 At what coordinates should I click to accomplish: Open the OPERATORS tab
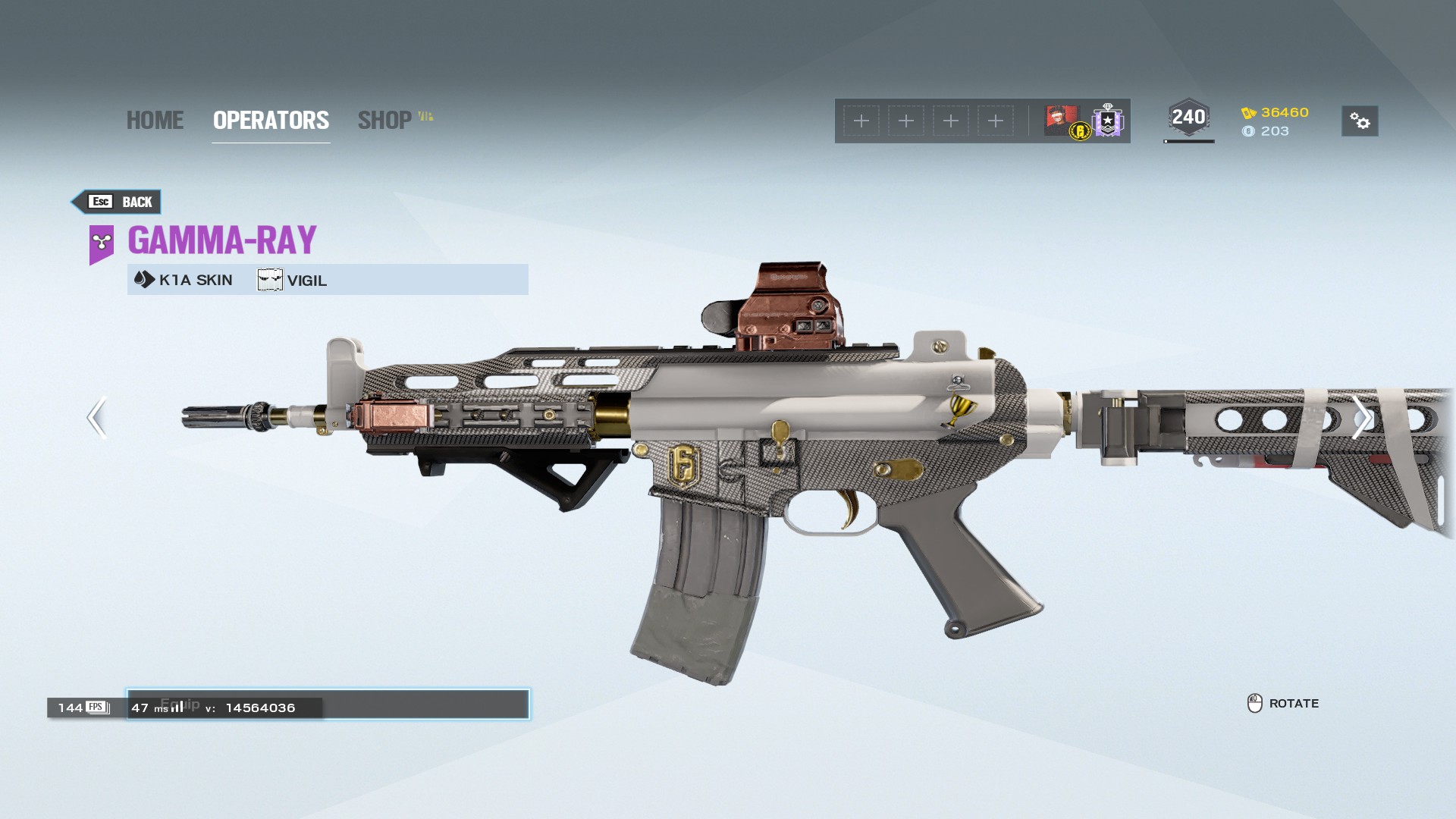pyautogui.click(x=271, y=121)
